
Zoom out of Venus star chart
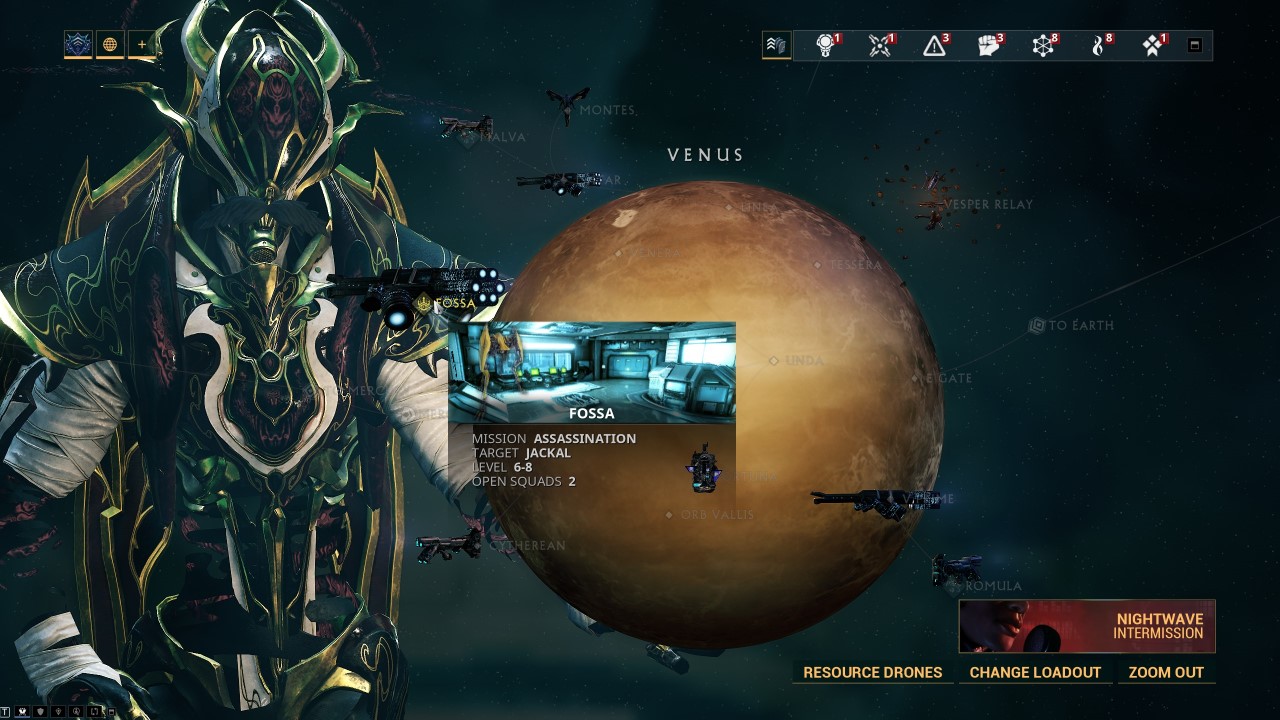pyautogui.click(x=1166, y=672)
